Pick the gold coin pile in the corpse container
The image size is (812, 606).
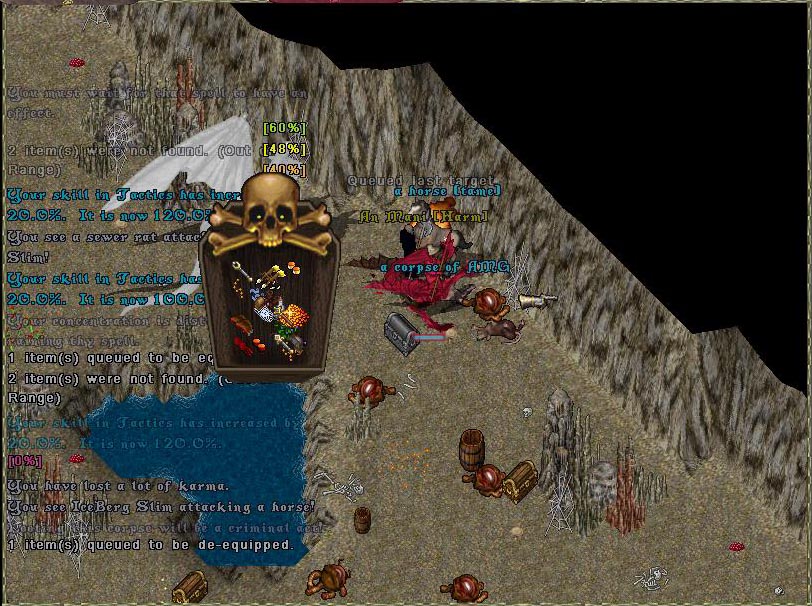[x=293, y=315]
